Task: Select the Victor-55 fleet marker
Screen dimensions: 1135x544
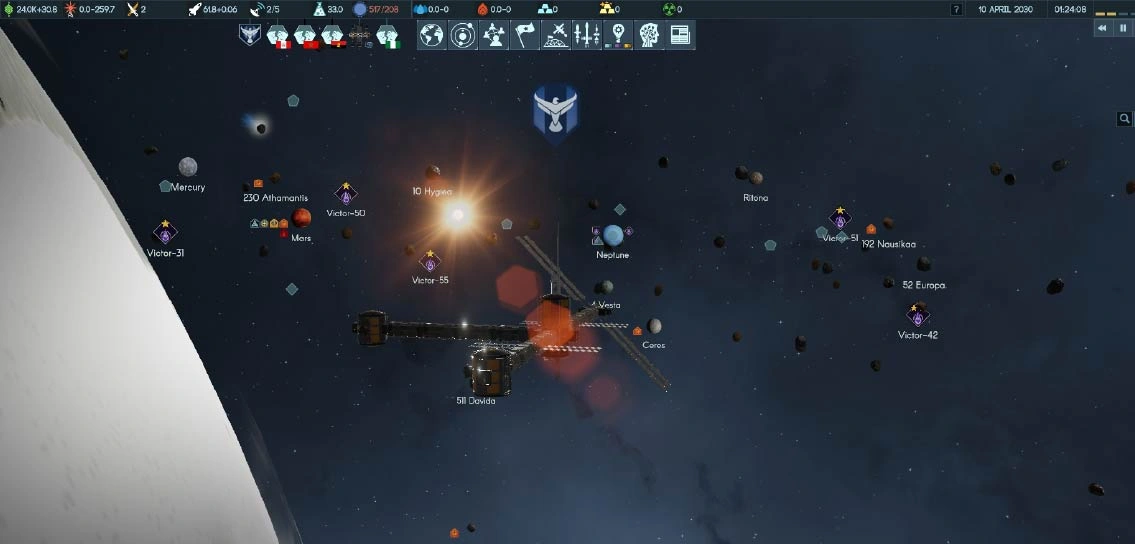Action: pyautogui.click(x=430, y=263)
